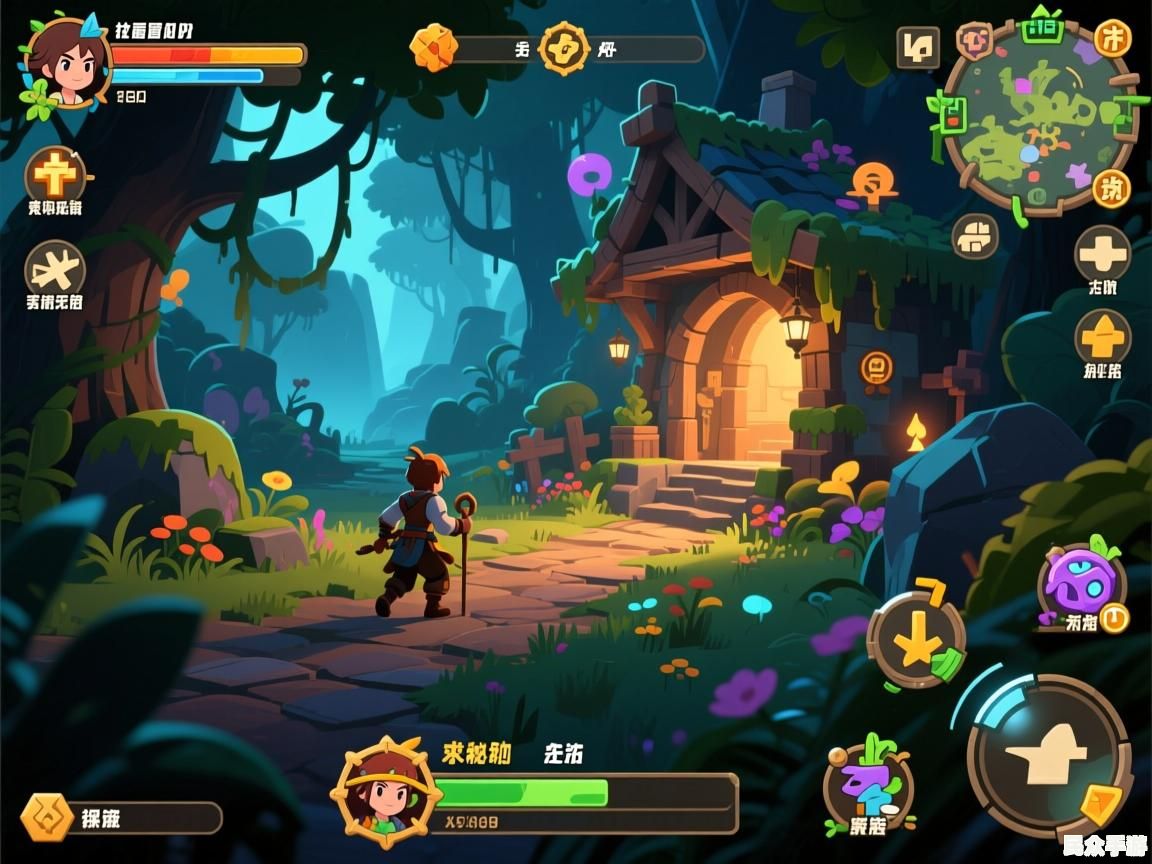Click the dark square button beside the minimap
Viewport: 1152px width, 864px height.
click(x=917, y=46)
